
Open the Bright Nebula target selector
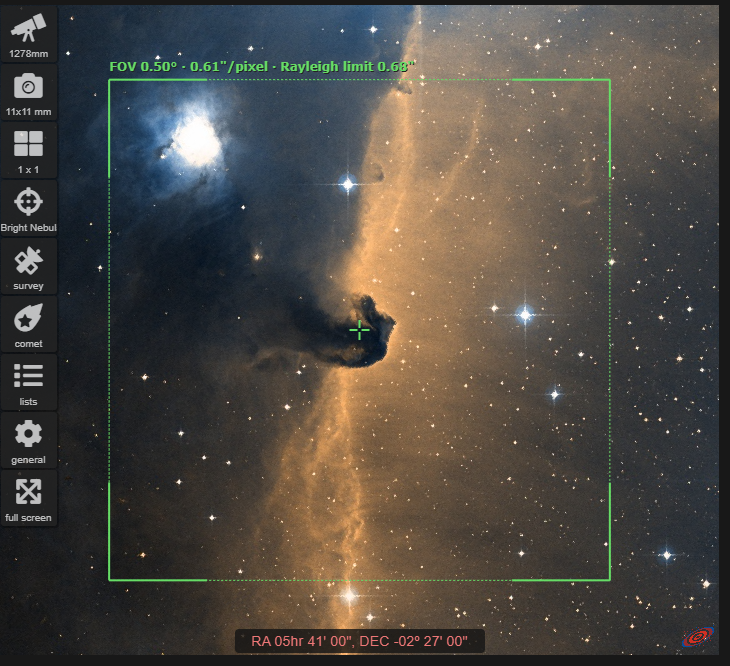29,208
